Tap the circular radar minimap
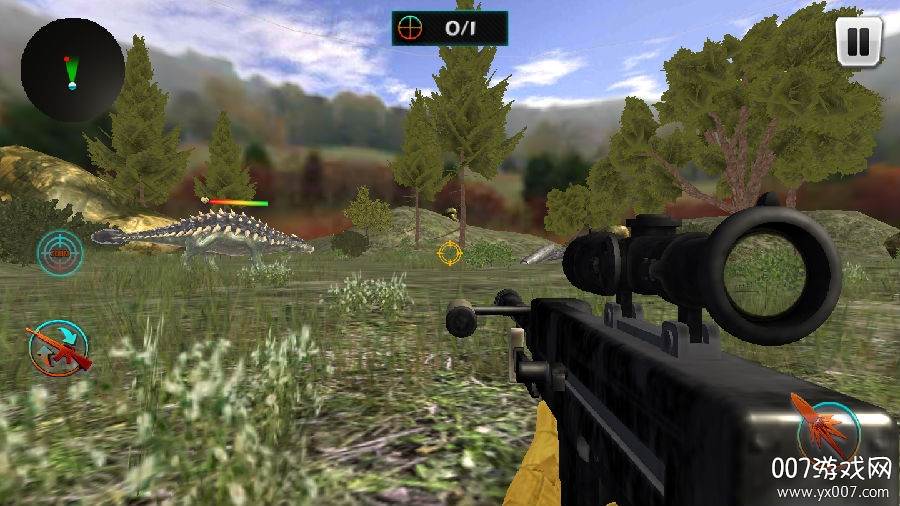The width and height of the screenshot is (900, 506). (72, 70)
